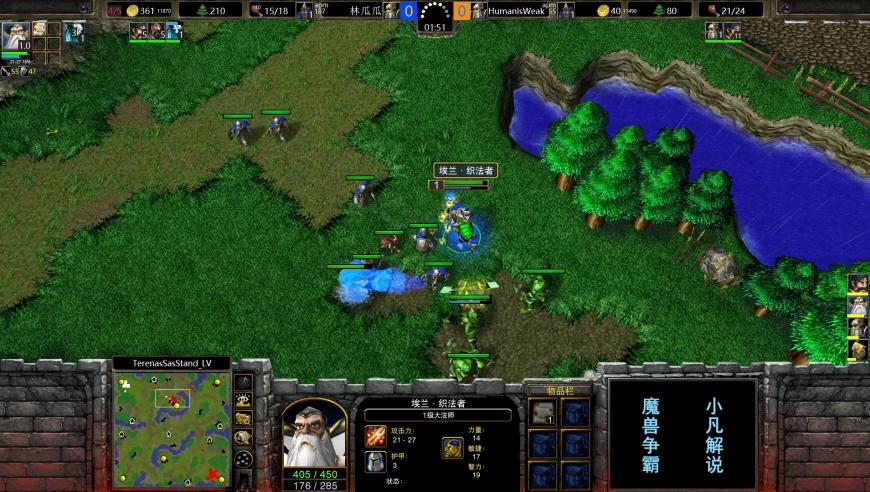Click the minimap formation toggle button

tap(243, 455)
